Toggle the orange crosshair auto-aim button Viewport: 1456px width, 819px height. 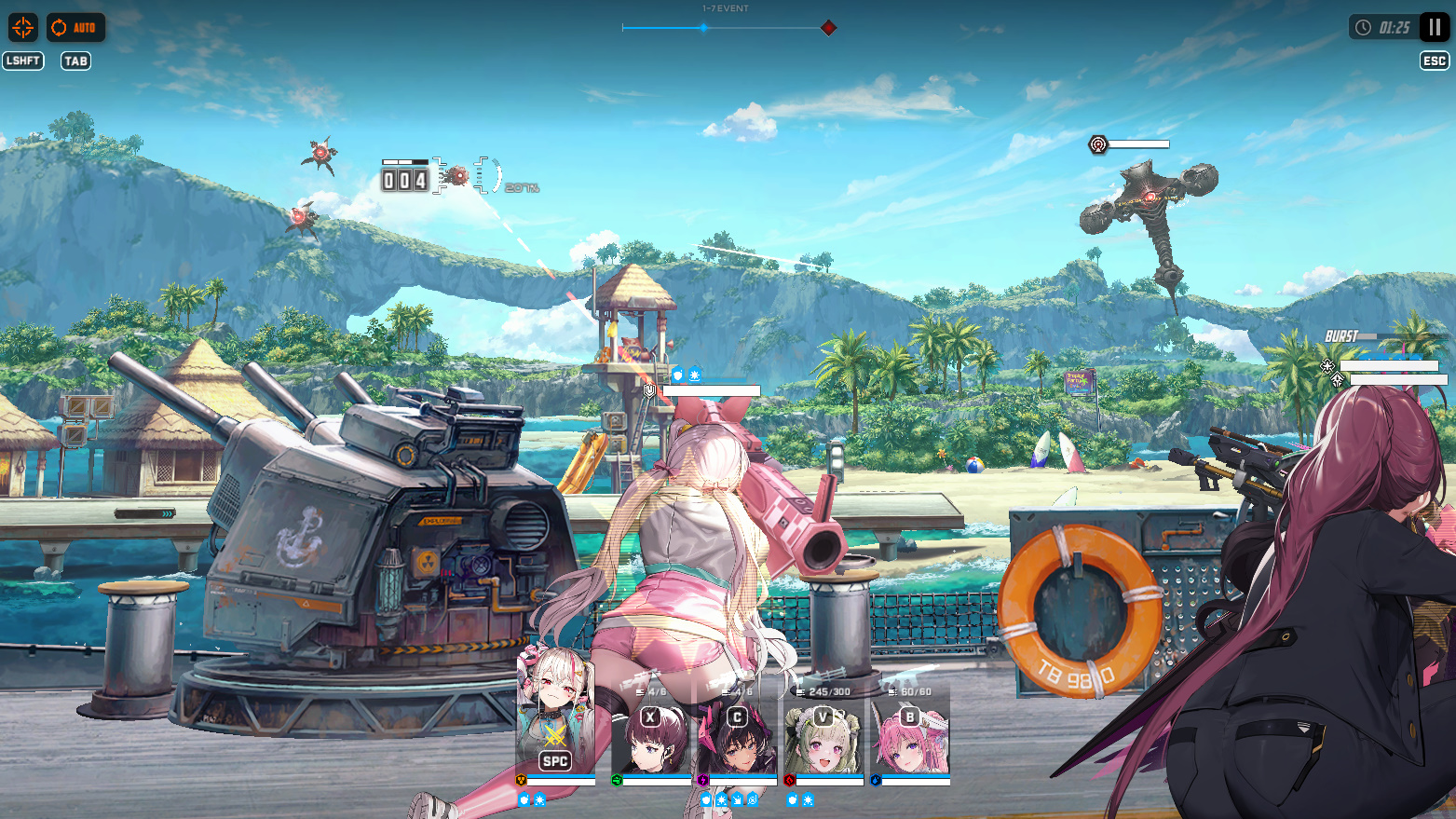click(23, 27)
